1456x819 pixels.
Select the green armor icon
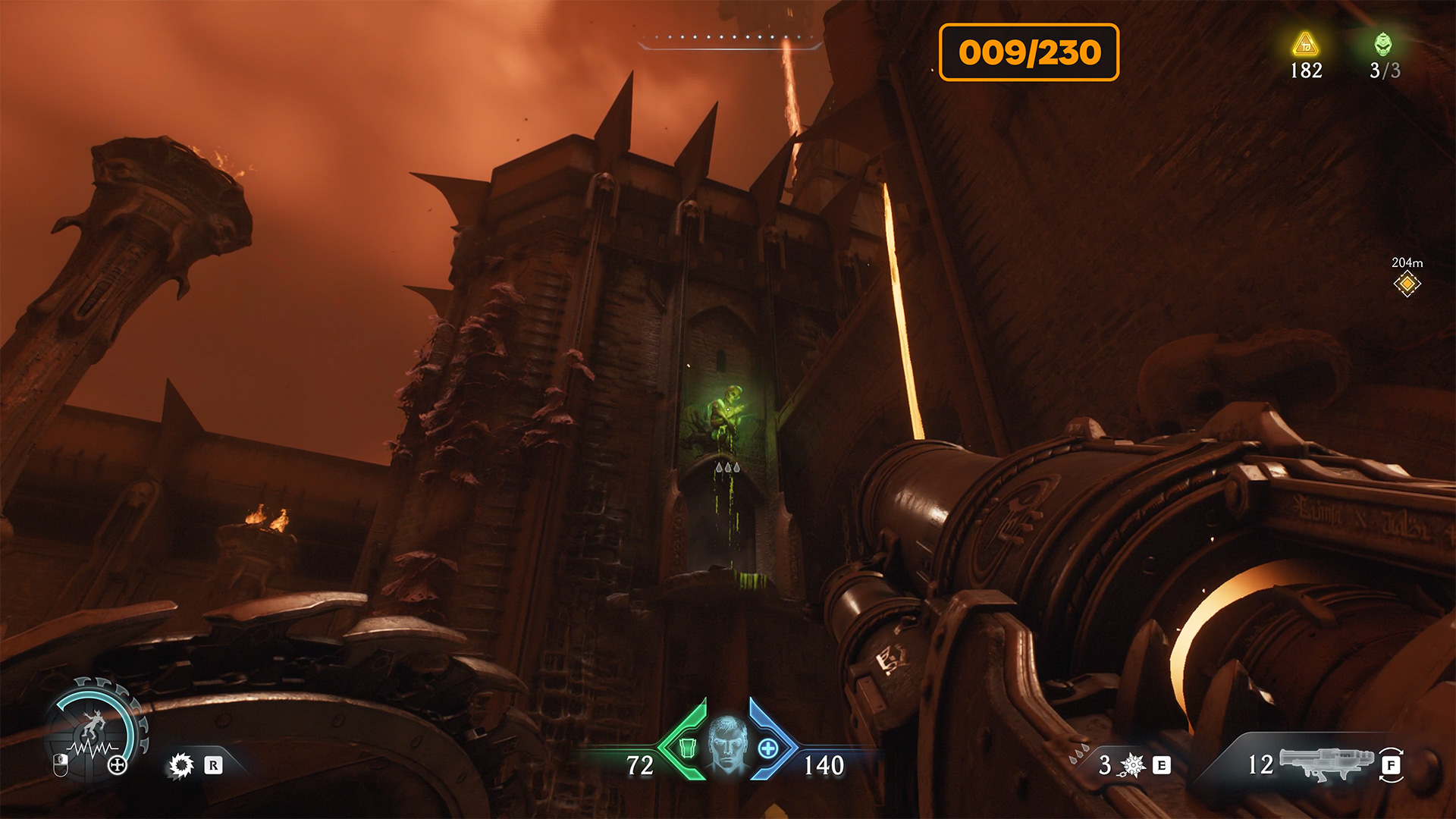point(687,748)
